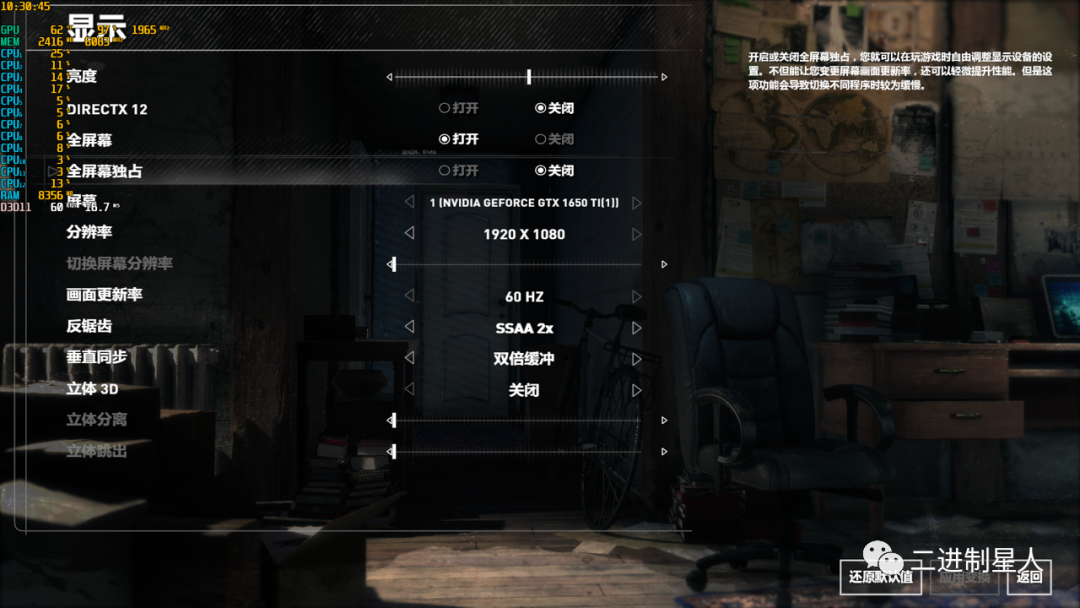The height and width of the screenshot is (608, 1080).
Task: Select the 全屏幕独占 settings row label
Action: click(104, 171)
